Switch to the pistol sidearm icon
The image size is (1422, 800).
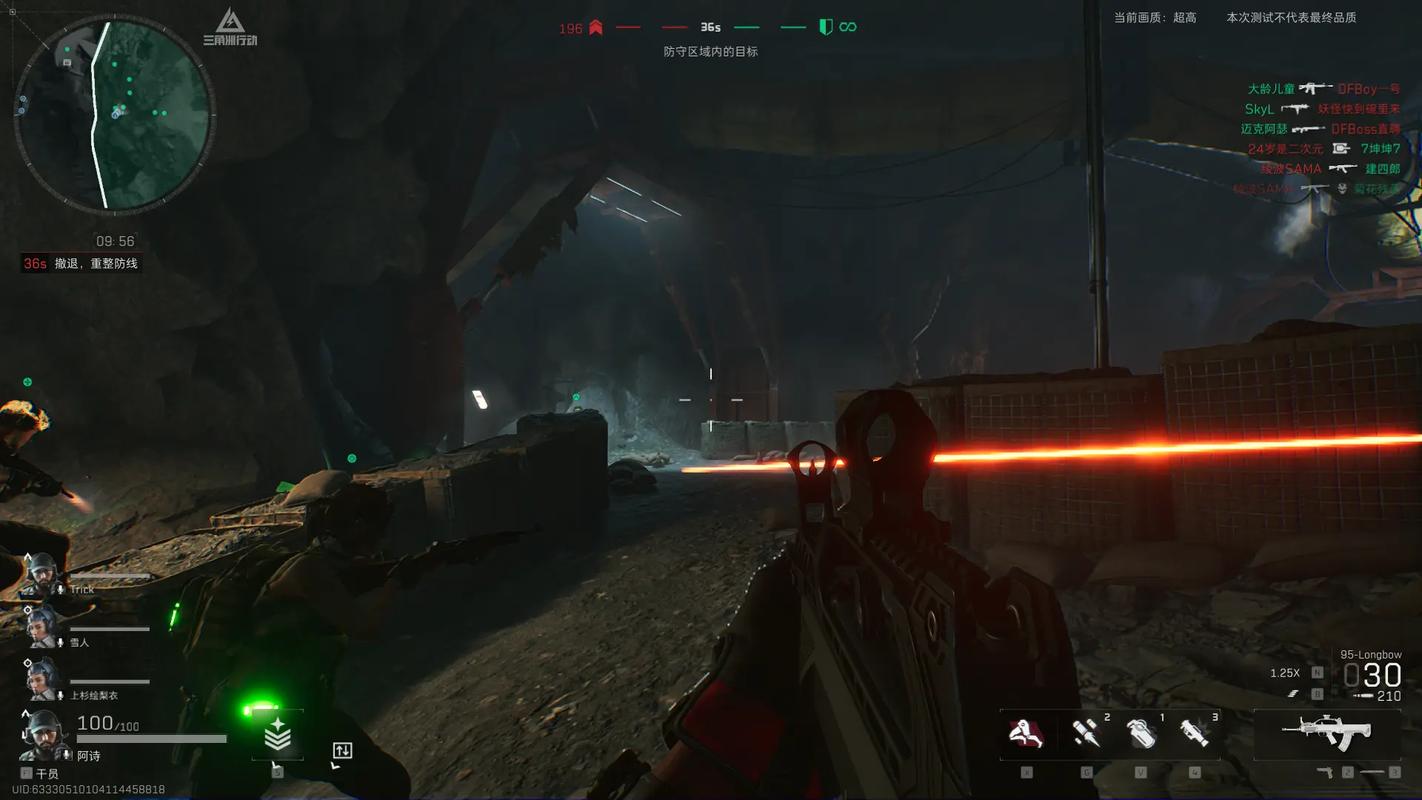(1324, 773)
